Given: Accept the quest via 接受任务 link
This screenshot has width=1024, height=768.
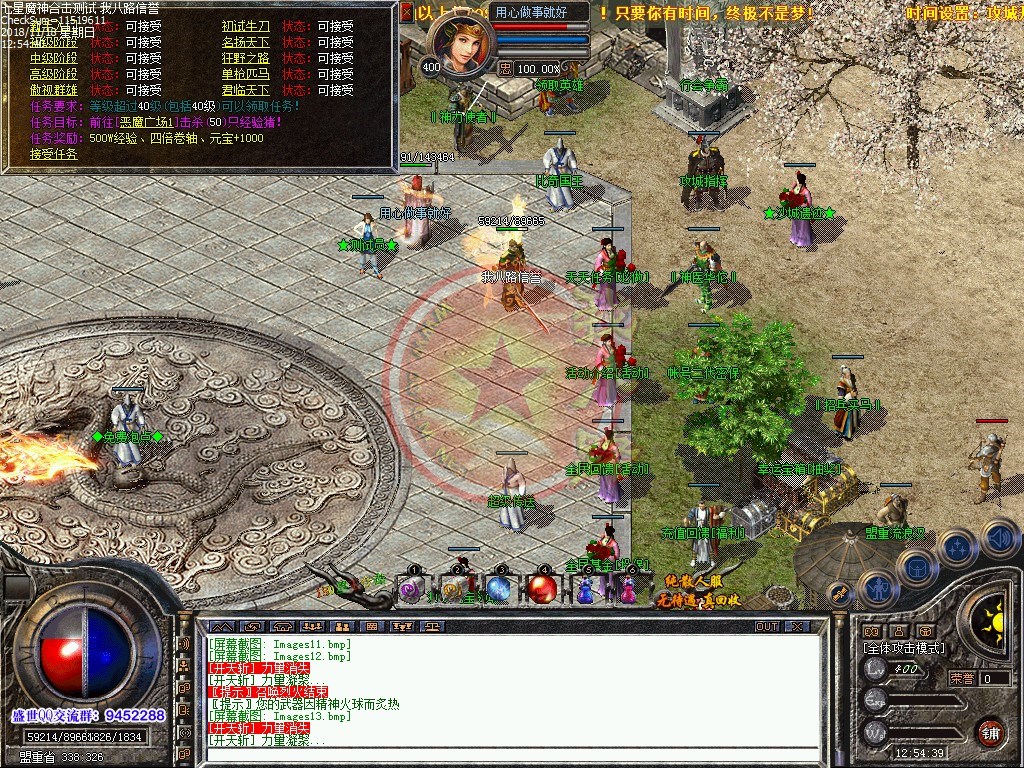Looking at the screenshot, I should [53, 154].
